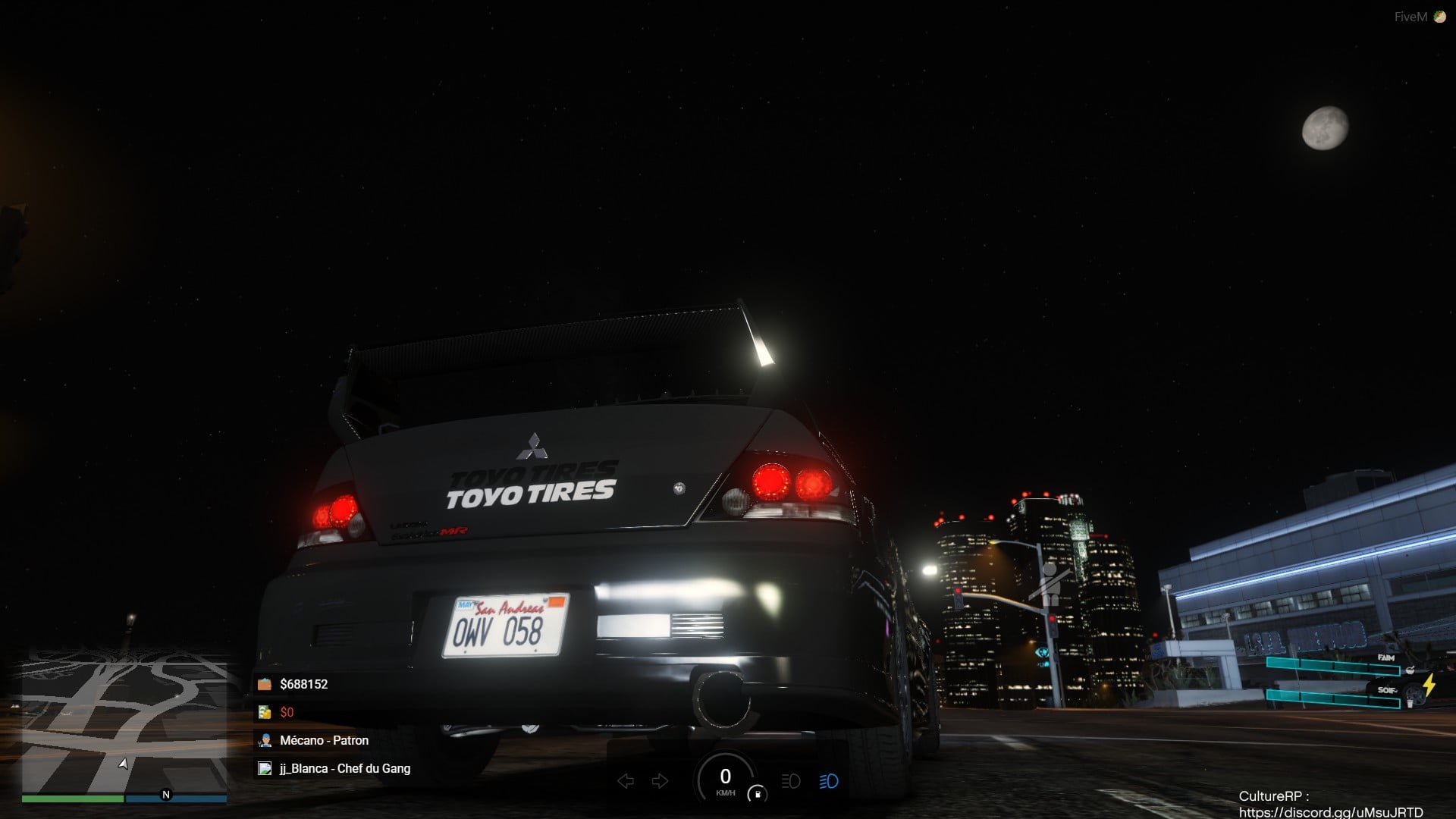The image size is (1456, 819).
Task: Click the FiveM logo watermark
Action: [1420, 17]
